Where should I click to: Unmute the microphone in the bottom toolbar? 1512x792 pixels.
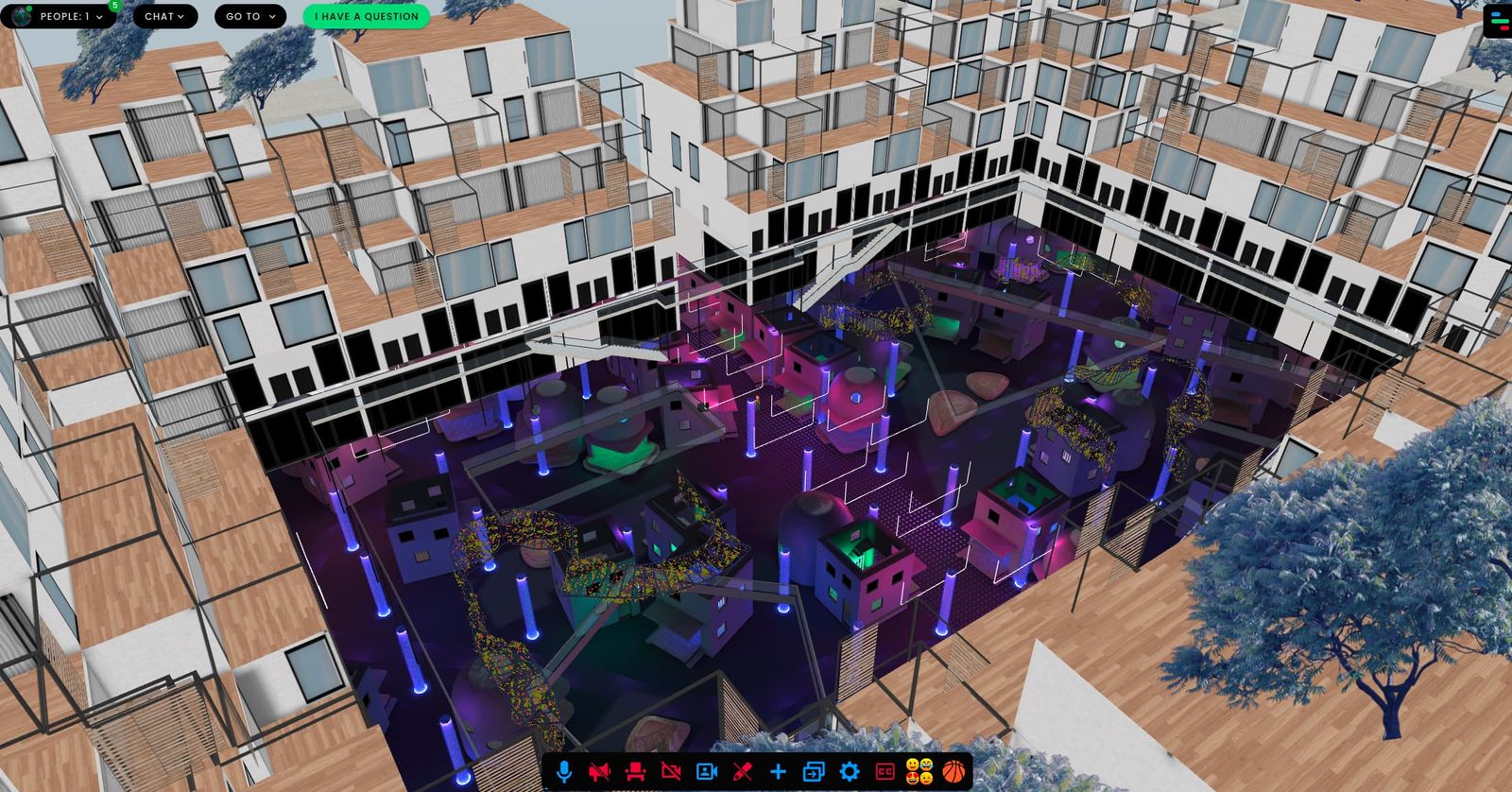tap(564, 771)
